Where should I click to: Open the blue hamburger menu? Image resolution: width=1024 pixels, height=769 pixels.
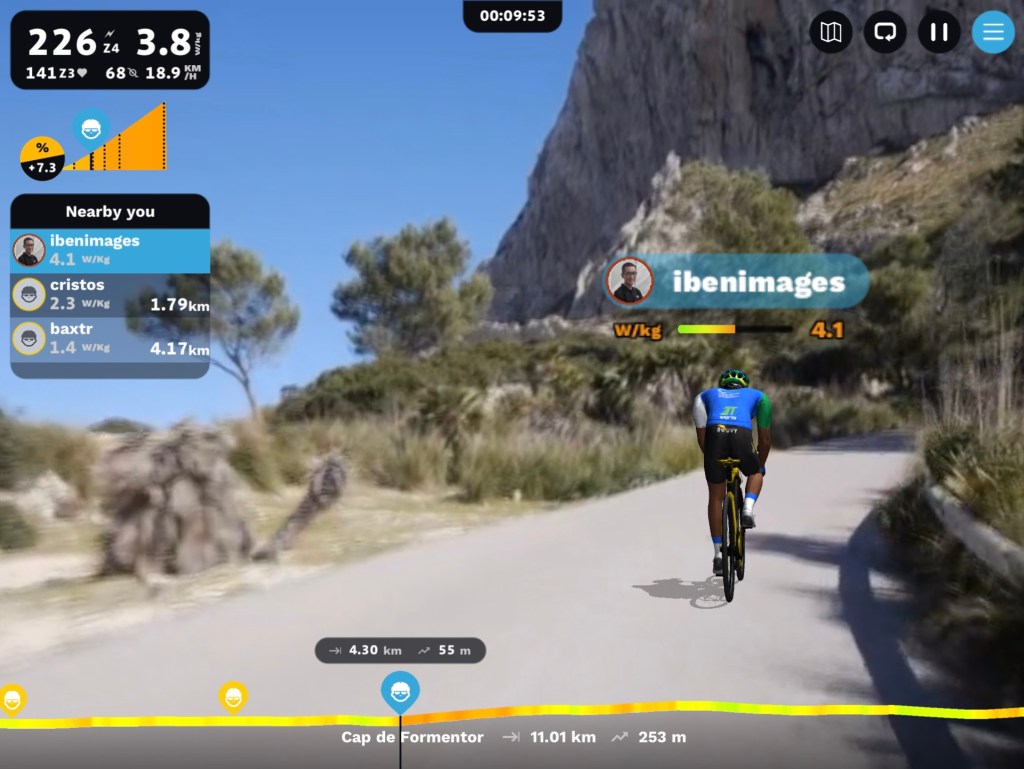tap(993, 32)
